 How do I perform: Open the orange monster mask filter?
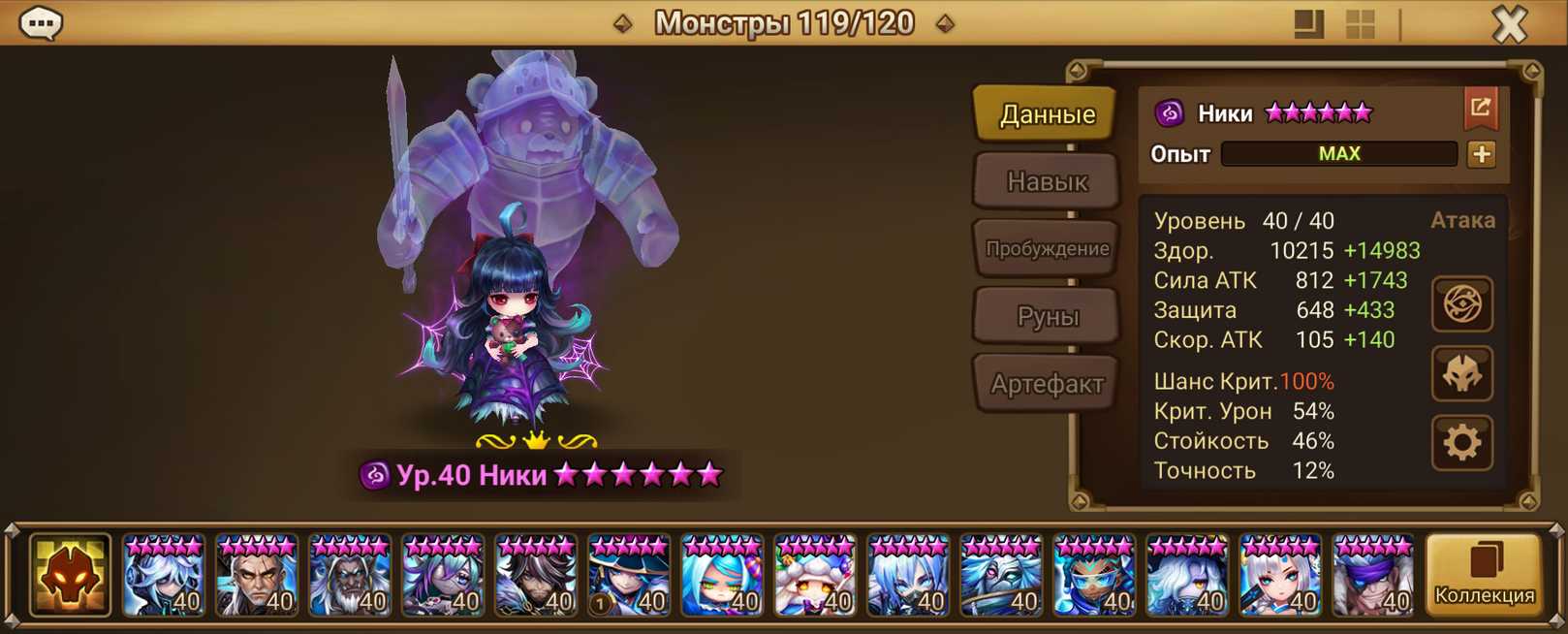(x=70, y=576)
